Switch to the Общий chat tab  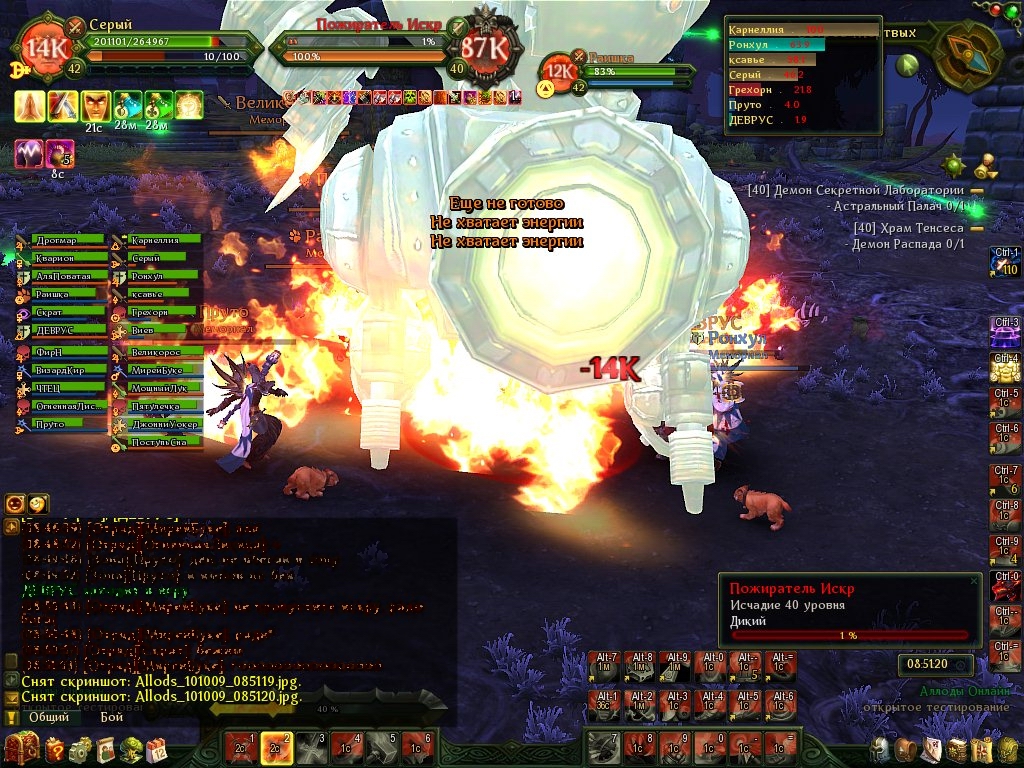point(48,717)
